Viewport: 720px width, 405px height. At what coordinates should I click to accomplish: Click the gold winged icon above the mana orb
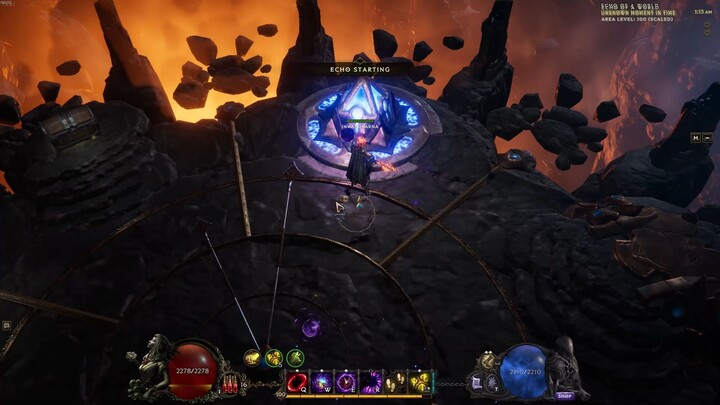point(488,360)
